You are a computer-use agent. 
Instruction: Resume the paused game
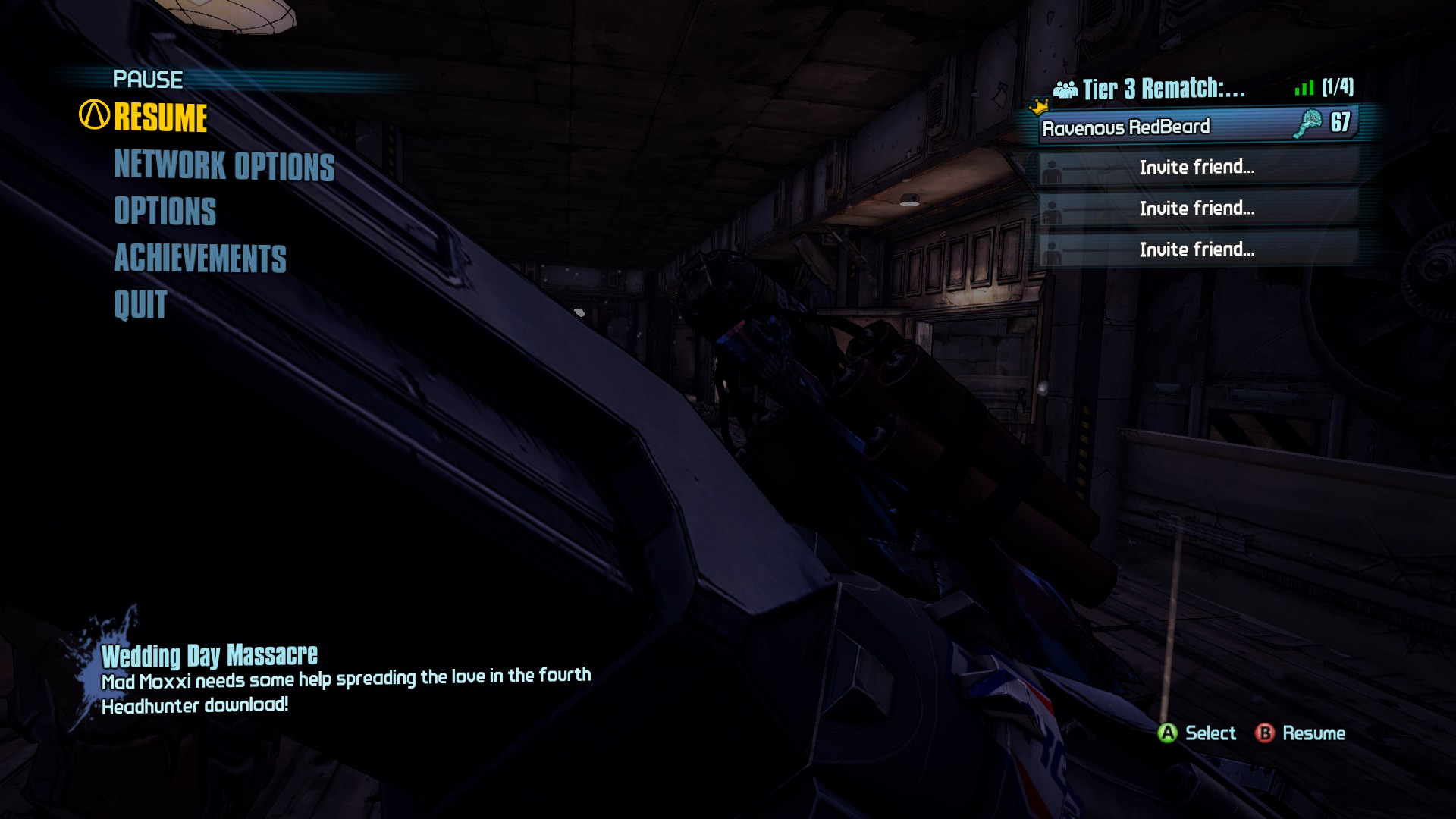click(160, 118)
